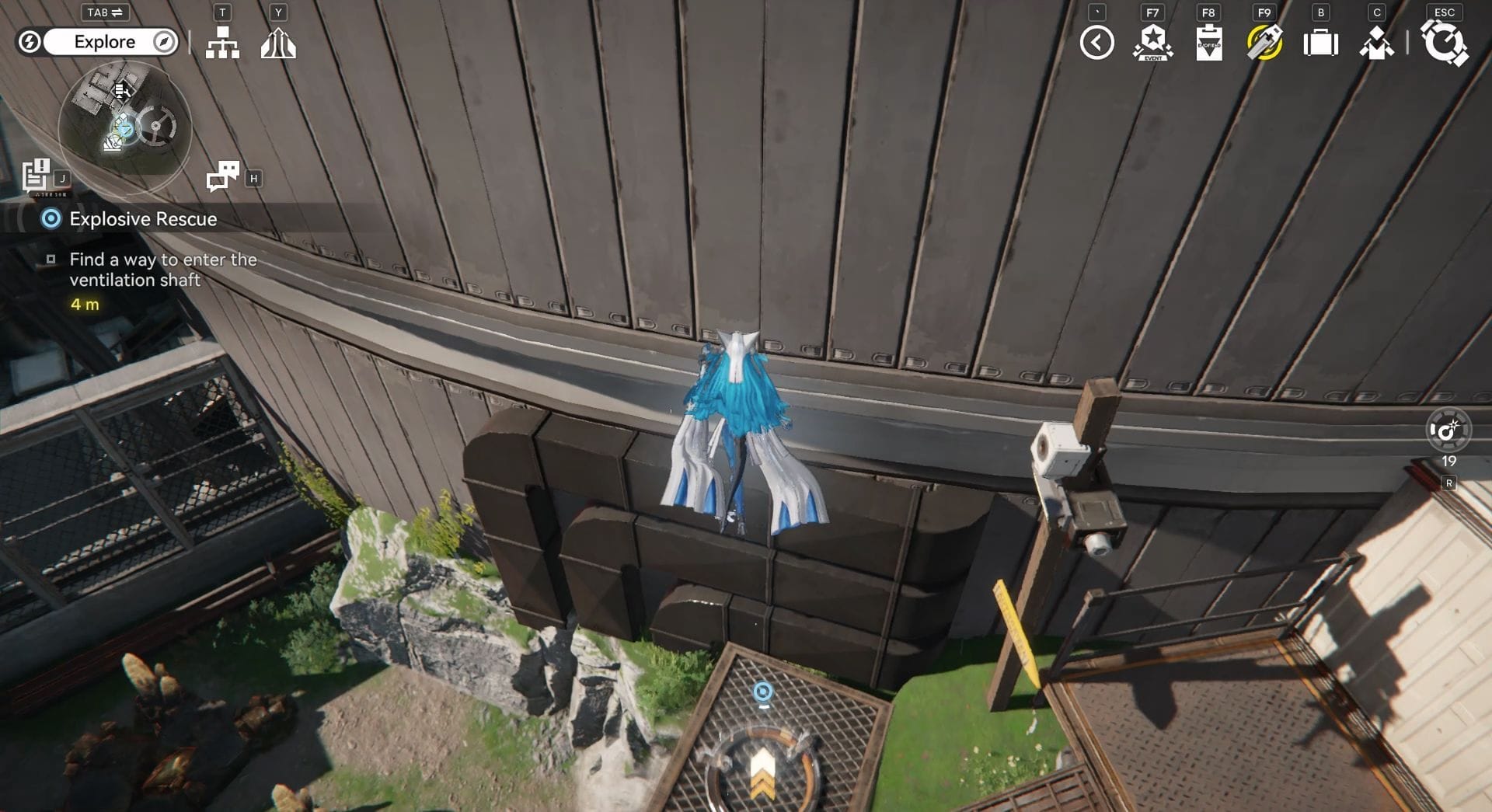
Task: Open the Endfield clipboard icon
Action: click(x=1208, y=43)
